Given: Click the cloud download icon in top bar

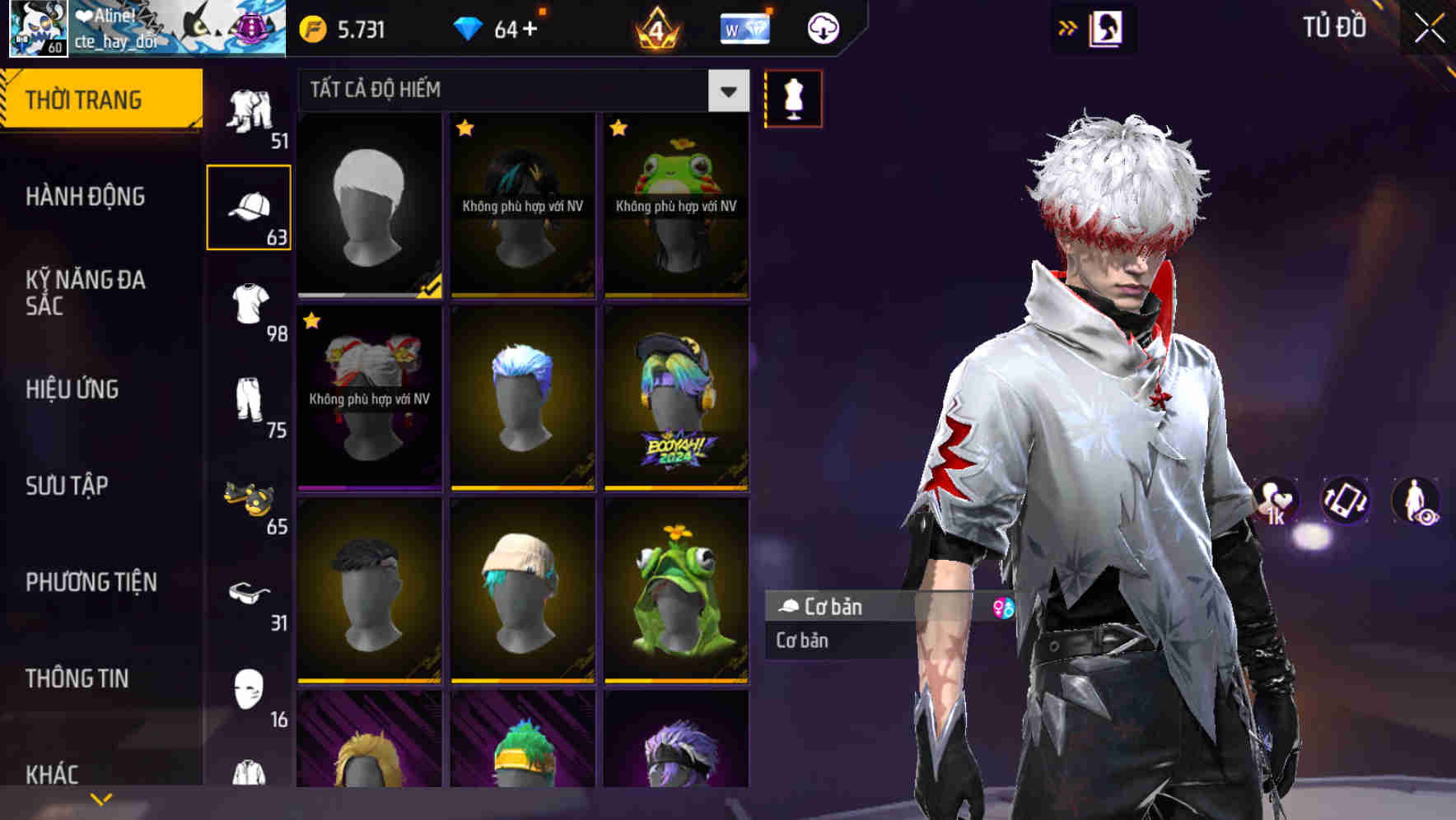Looking at the screenshot, I should click(x=822, y=27).
